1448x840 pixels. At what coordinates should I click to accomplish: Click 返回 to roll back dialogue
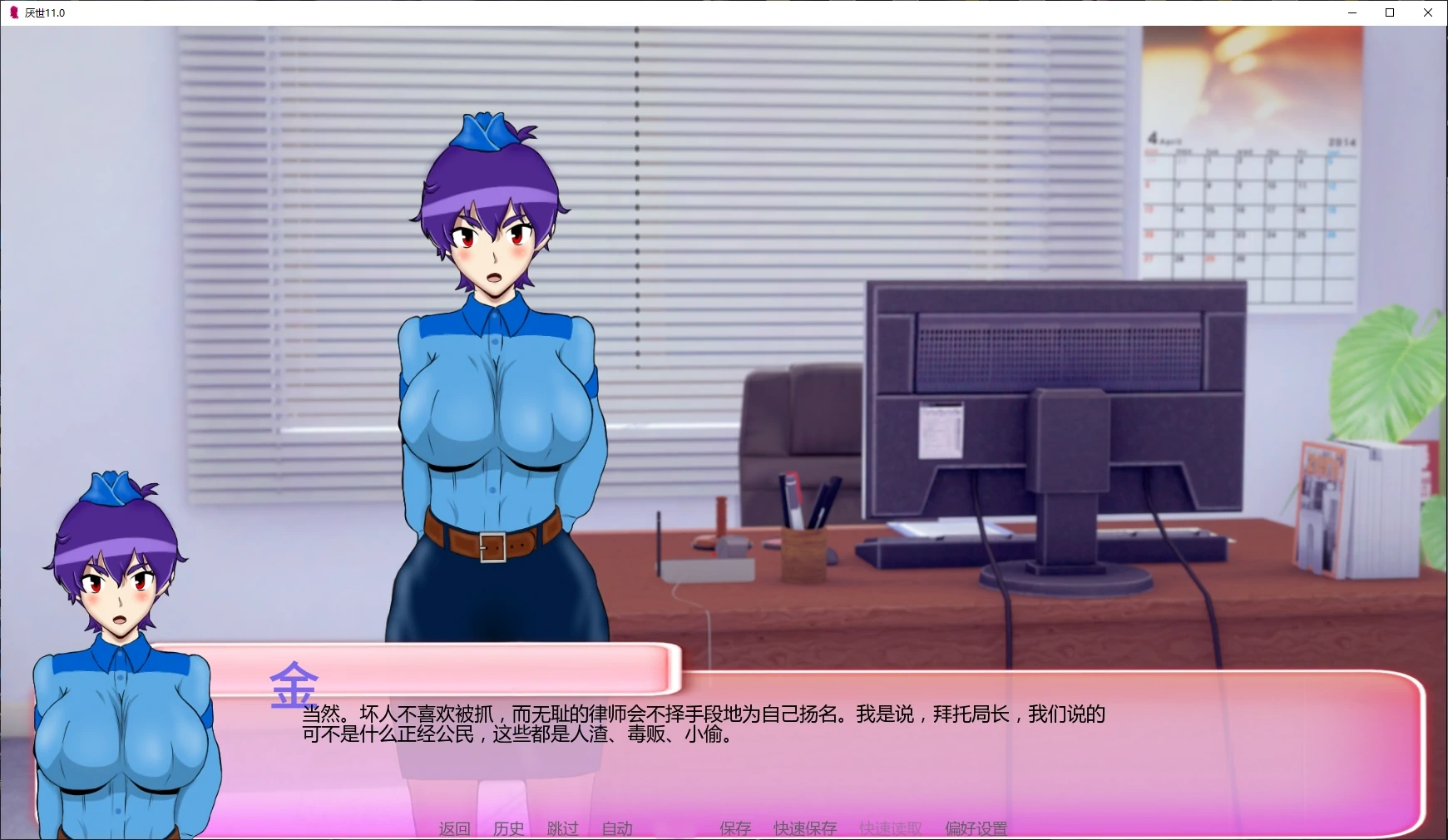pos(454,828)
